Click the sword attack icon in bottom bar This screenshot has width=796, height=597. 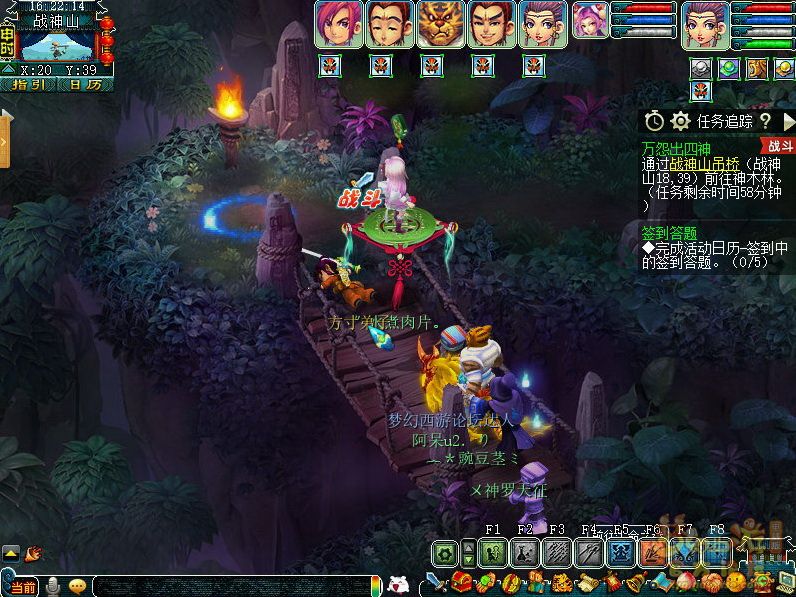click(435, 582)
